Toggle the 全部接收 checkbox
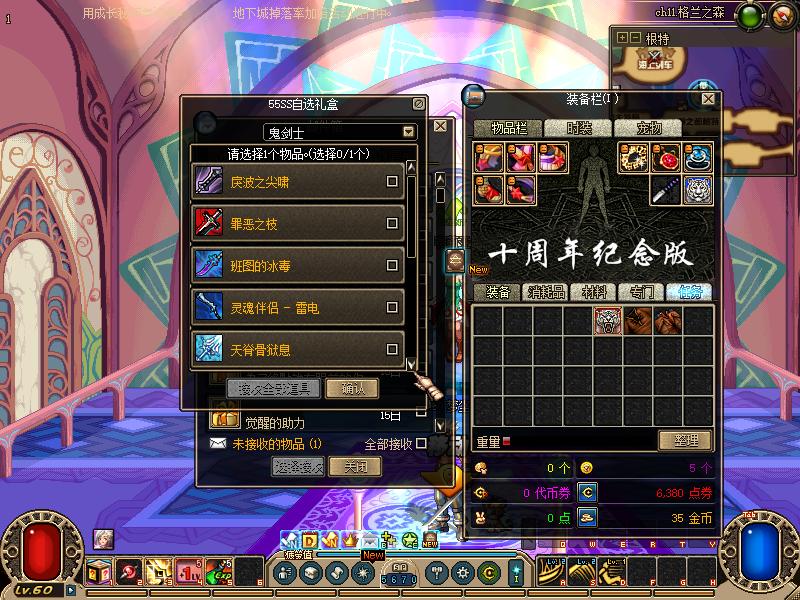800x600 pixels. pos(421,443)
